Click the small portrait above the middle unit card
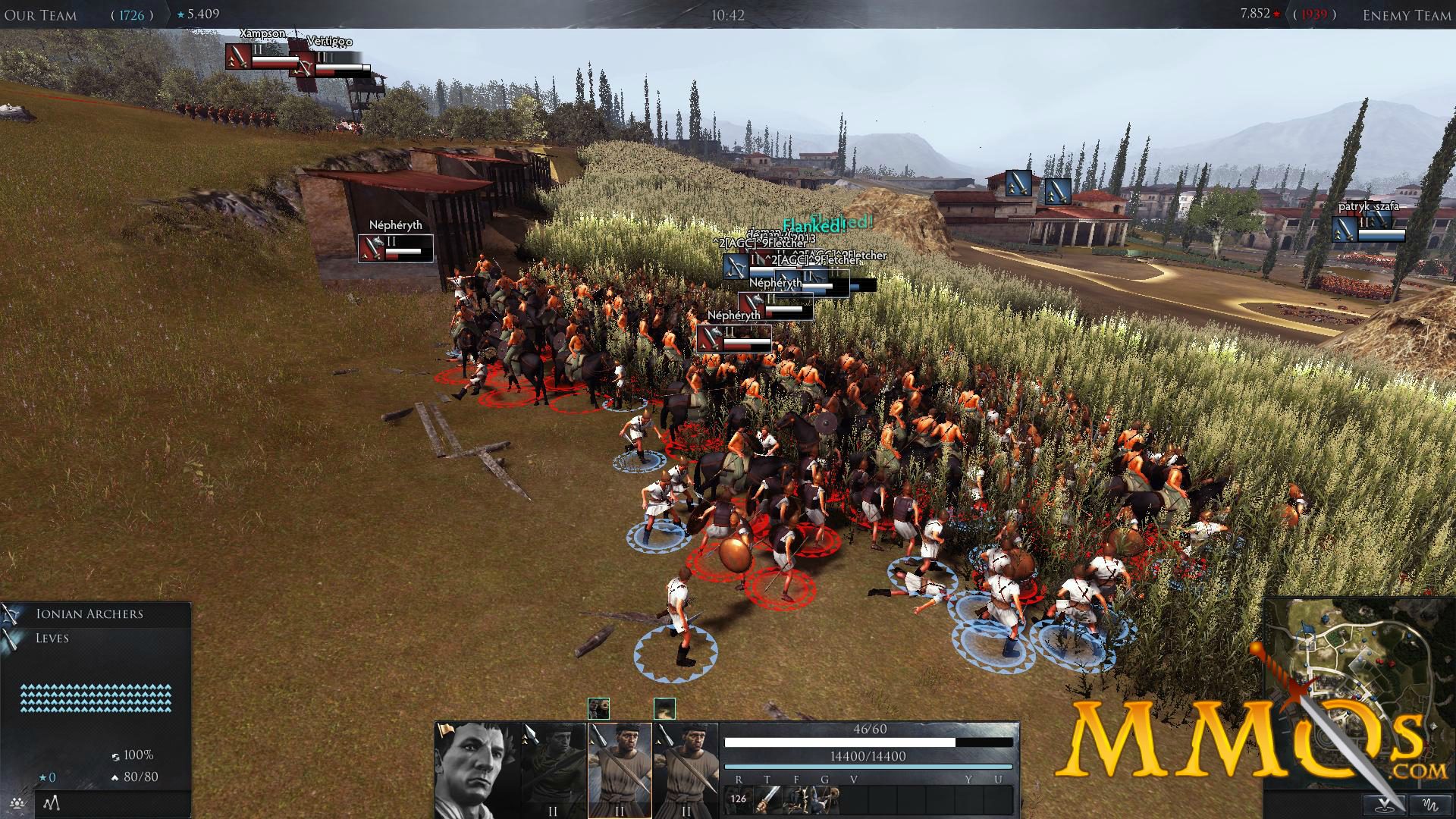Image resolution: width=1456 pixels, height=819 pixels. (x=598, y=708)
